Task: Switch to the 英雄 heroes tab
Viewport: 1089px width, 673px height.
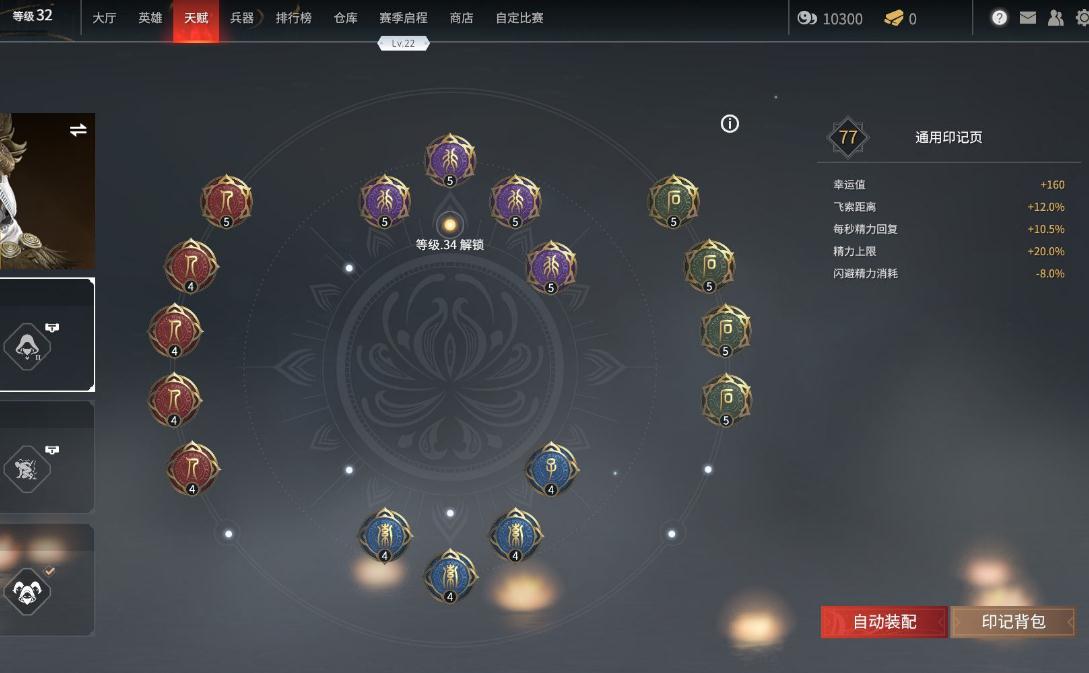Action: (150, 18)
